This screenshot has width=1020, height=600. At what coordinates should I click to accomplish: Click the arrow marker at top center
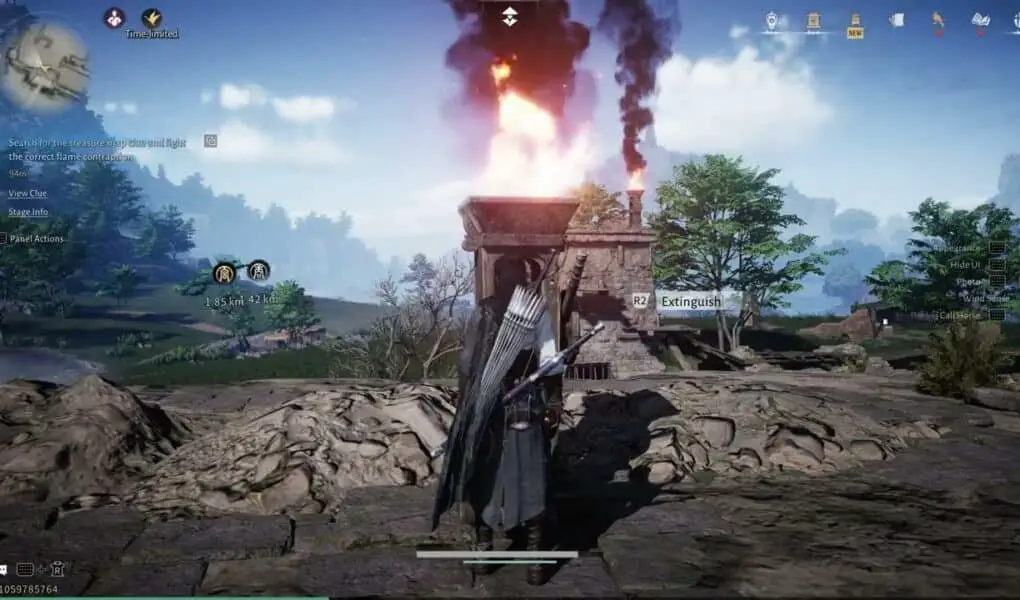point(509,15)
